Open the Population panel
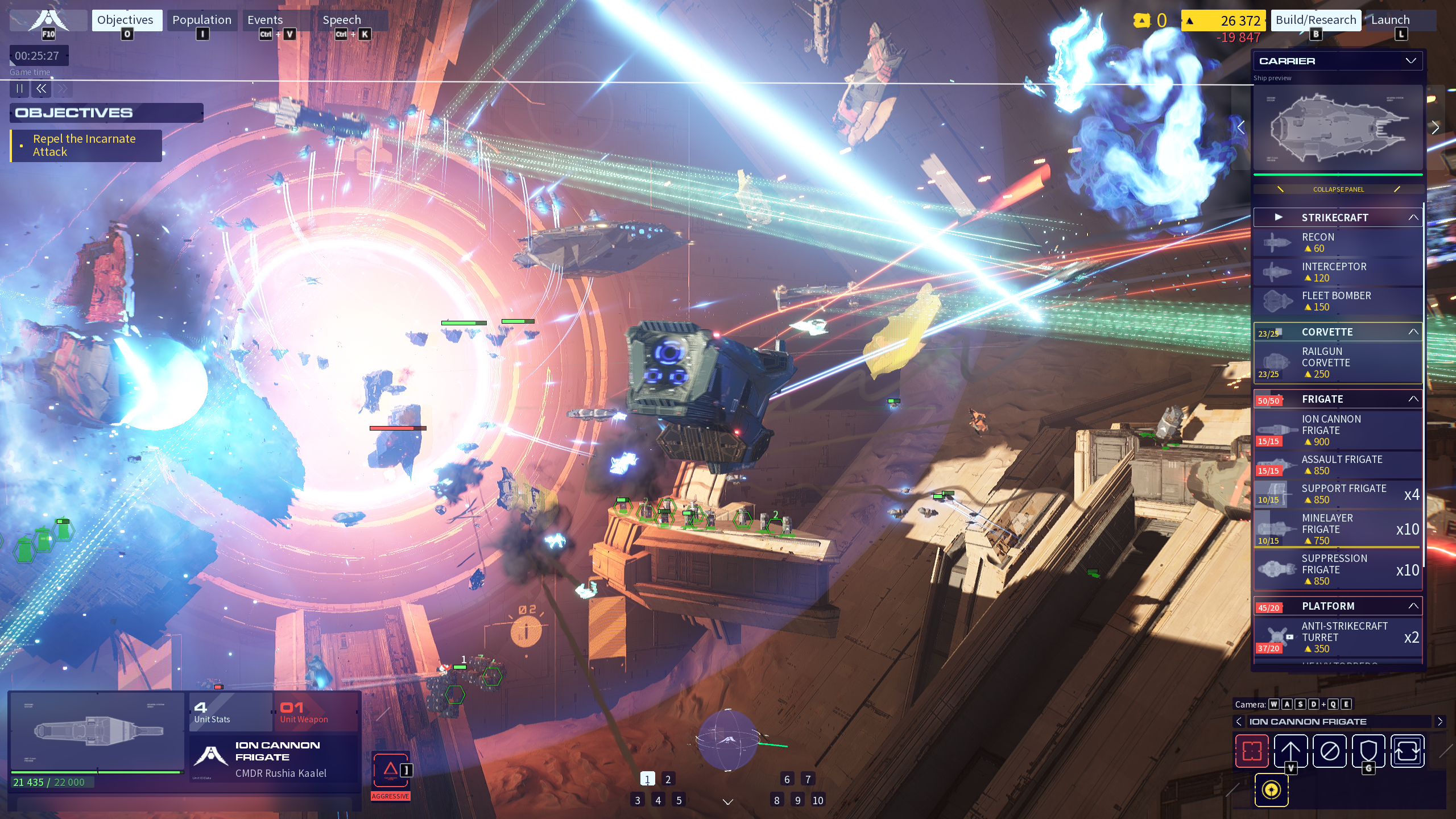The image size is (1456, 819). pos(202,20)
